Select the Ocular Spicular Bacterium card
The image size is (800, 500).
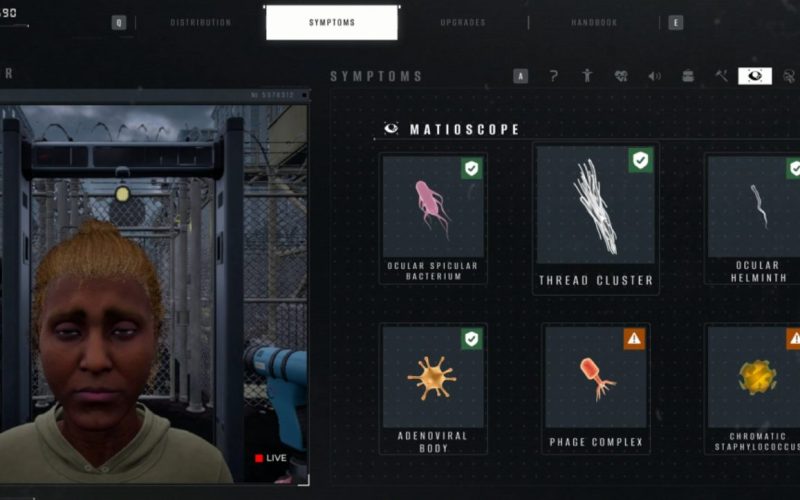click(433, 218)
